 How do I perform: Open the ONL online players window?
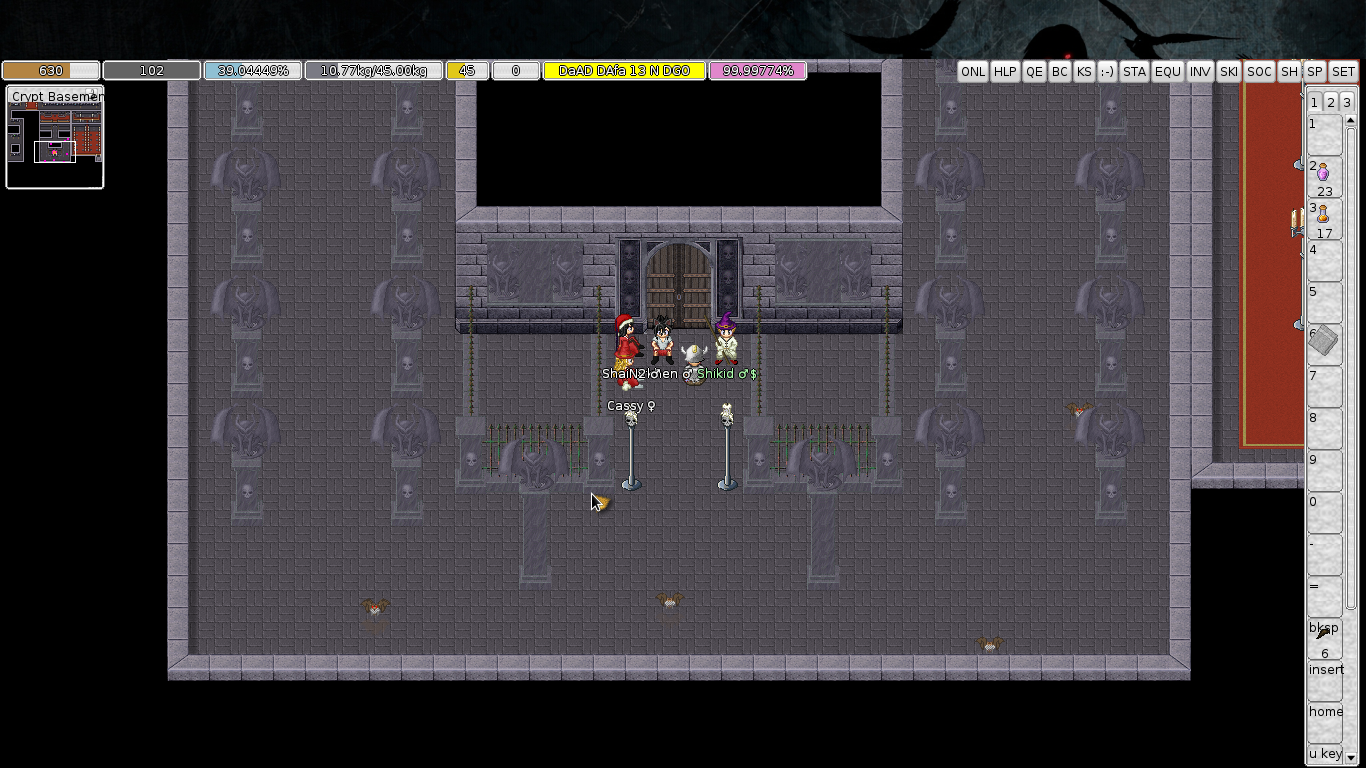[x=972, y=72]
